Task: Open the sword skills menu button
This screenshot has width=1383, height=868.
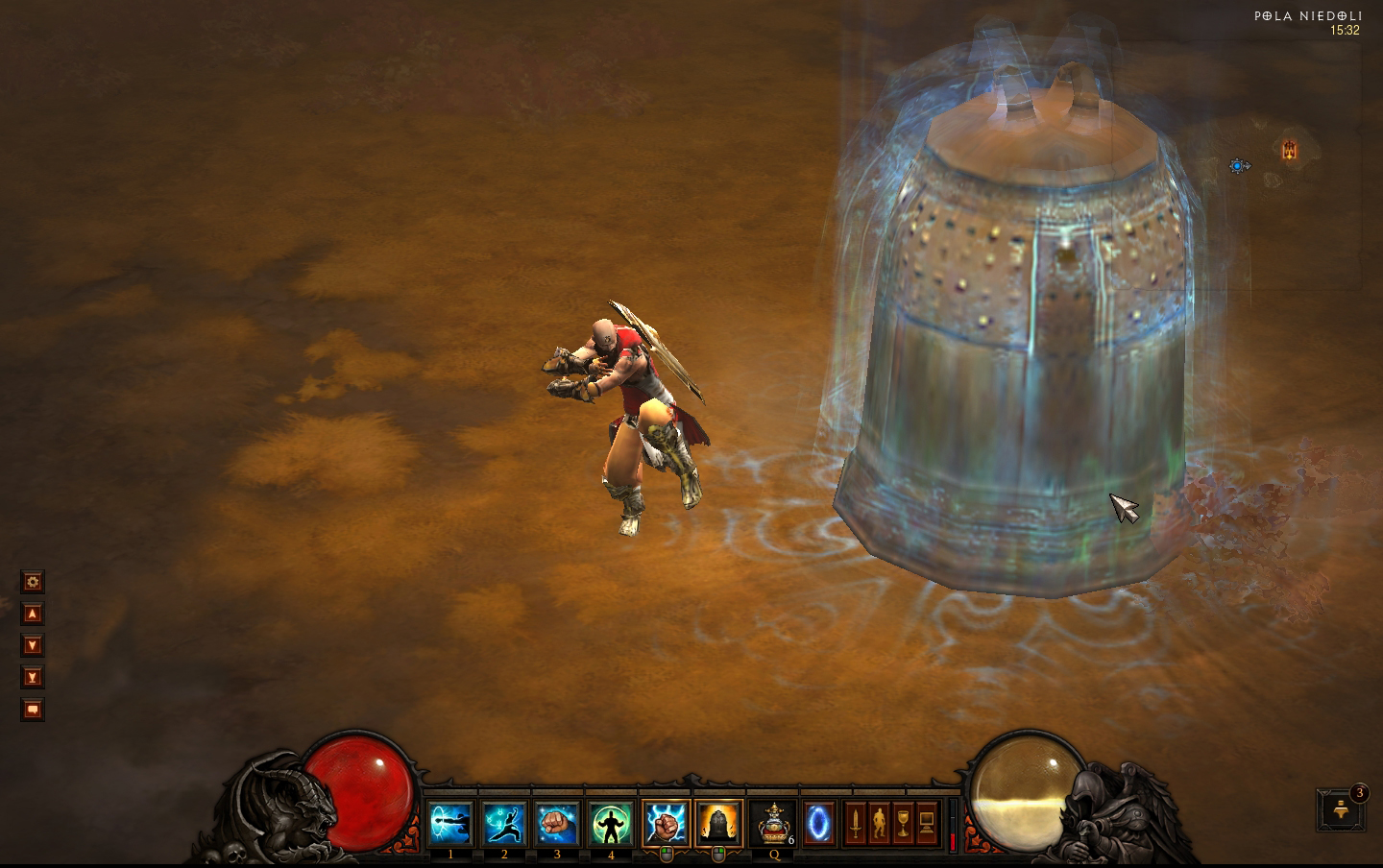Action: (854, 824)
